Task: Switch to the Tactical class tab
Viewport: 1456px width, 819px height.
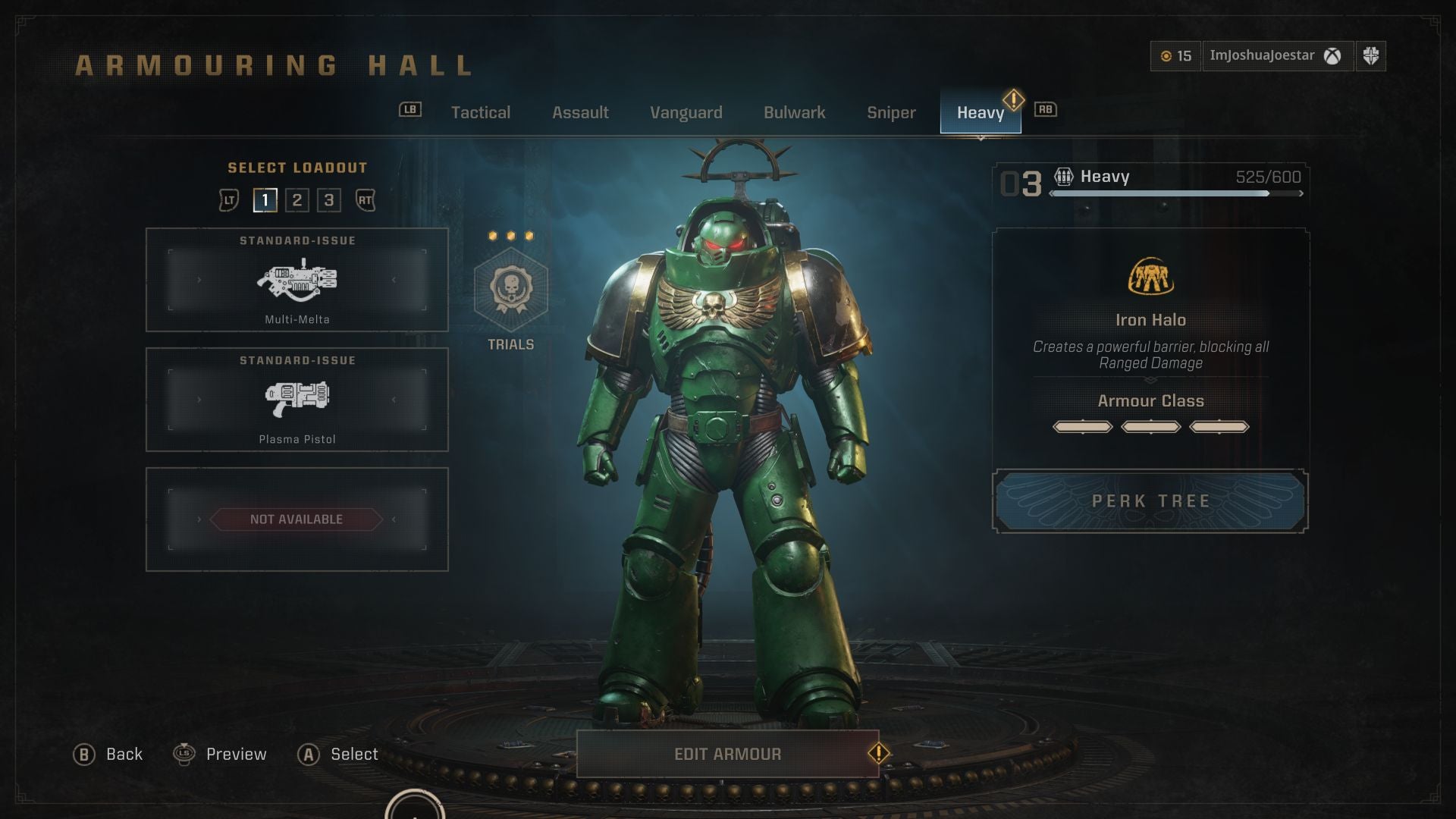Action: pyautogui.click(x=480, y=112)
